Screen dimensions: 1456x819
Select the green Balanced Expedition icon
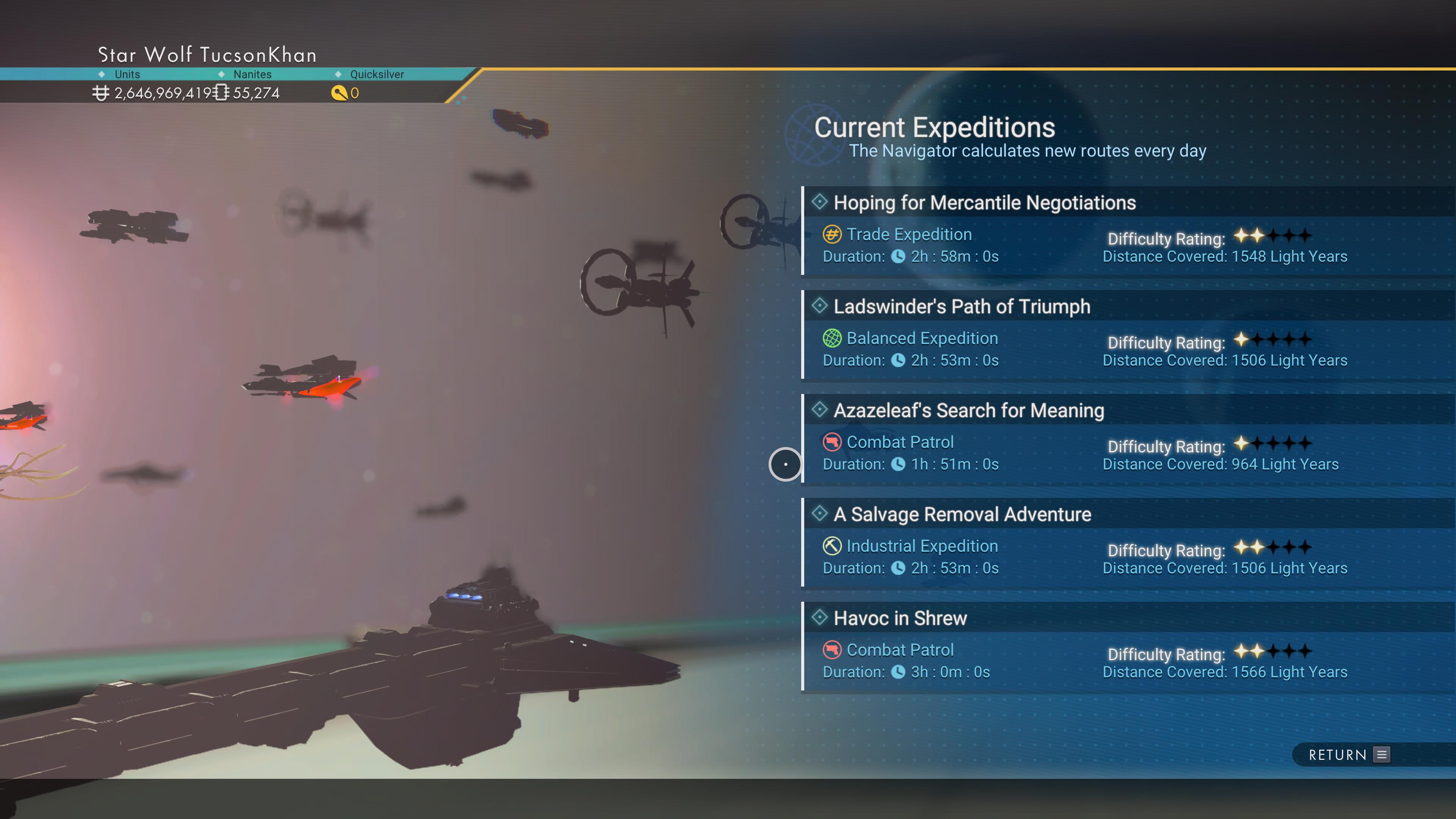click(x=831, y=337)
